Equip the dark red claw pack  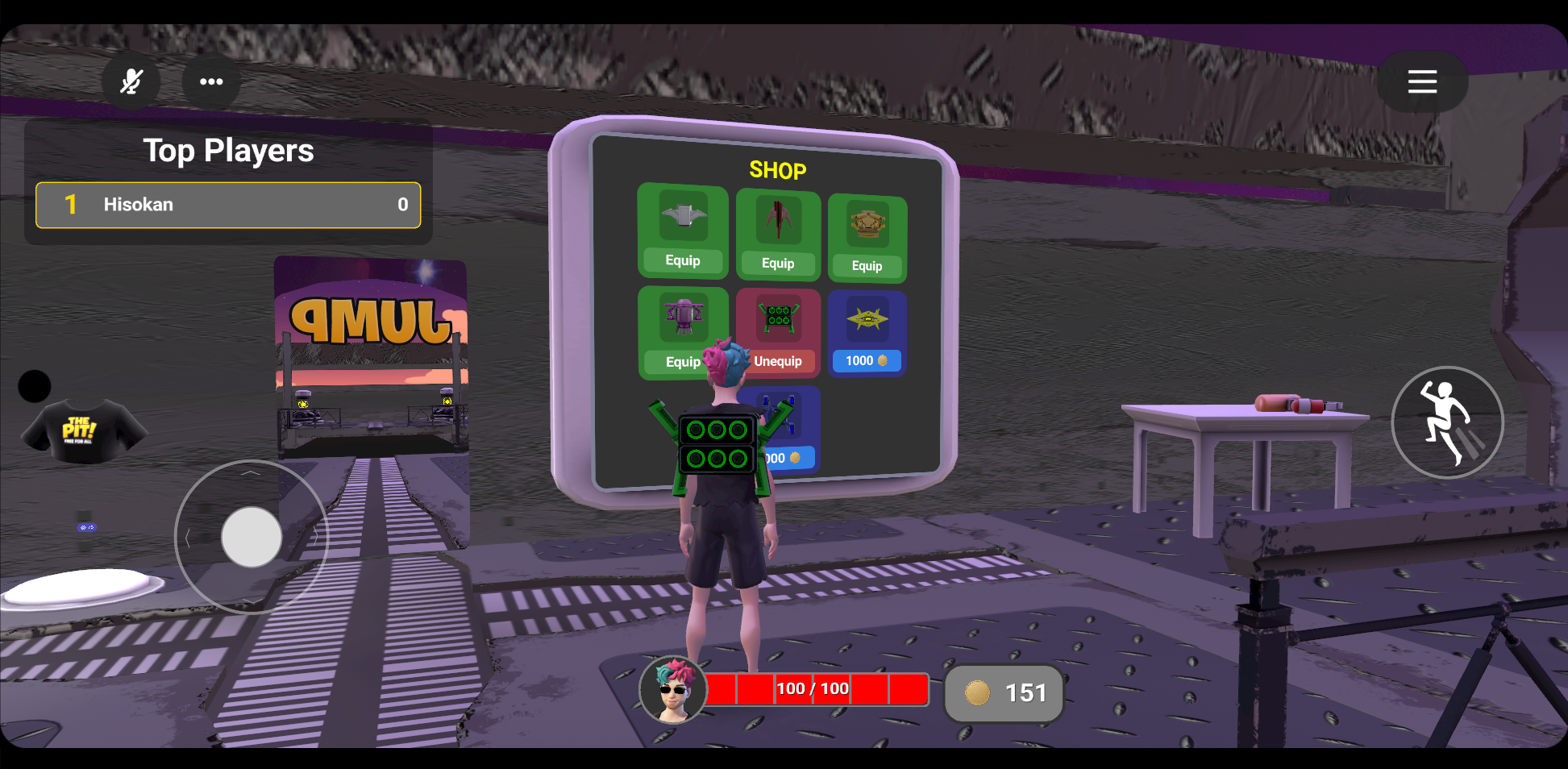[x=778, y=264]
